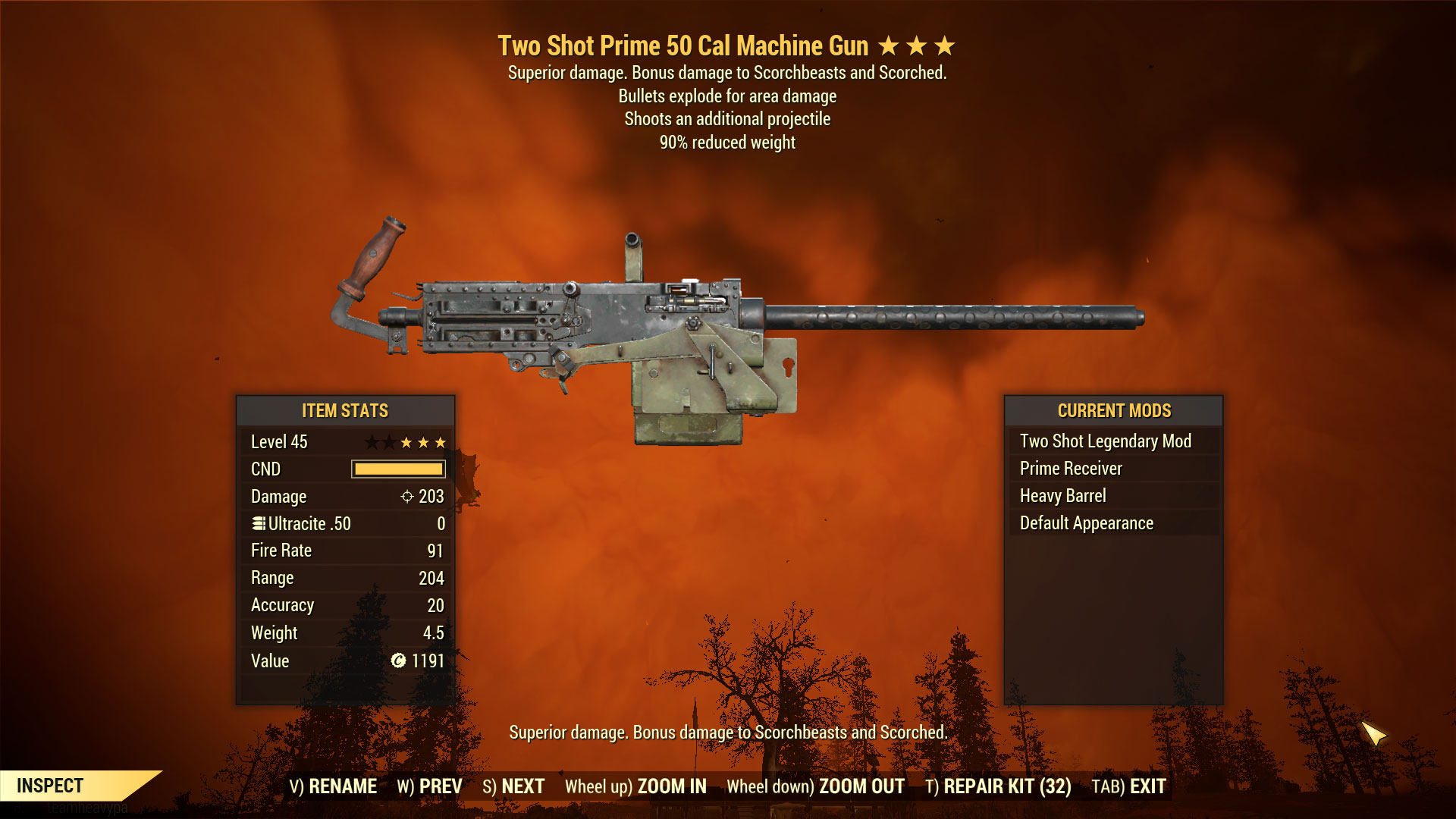This screenshot has width=1456, height=819.
Task: Click the ITEM STATS panel header
Action: [x=344, y=411]
